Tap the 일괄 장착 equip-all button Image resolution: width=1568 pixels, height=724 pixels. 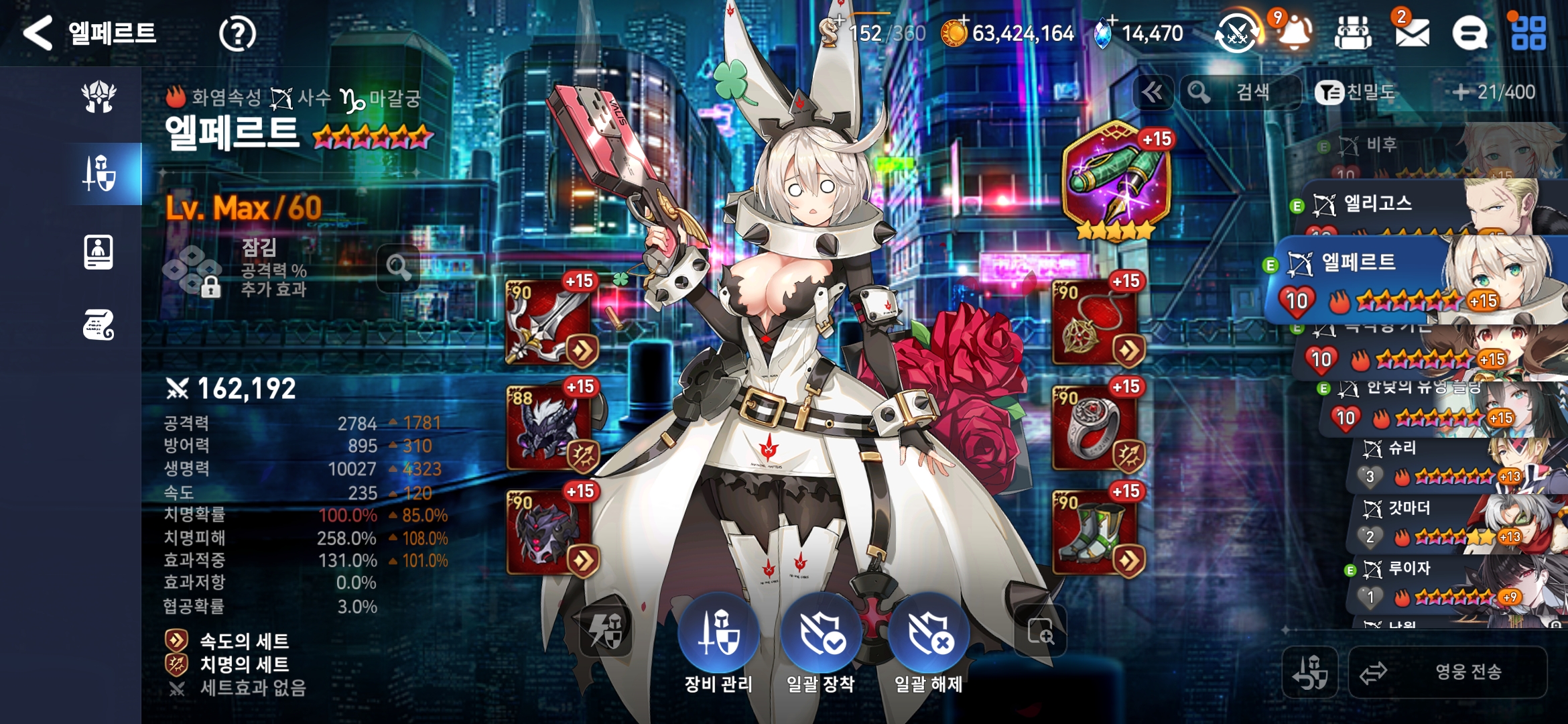click(821, 633)
